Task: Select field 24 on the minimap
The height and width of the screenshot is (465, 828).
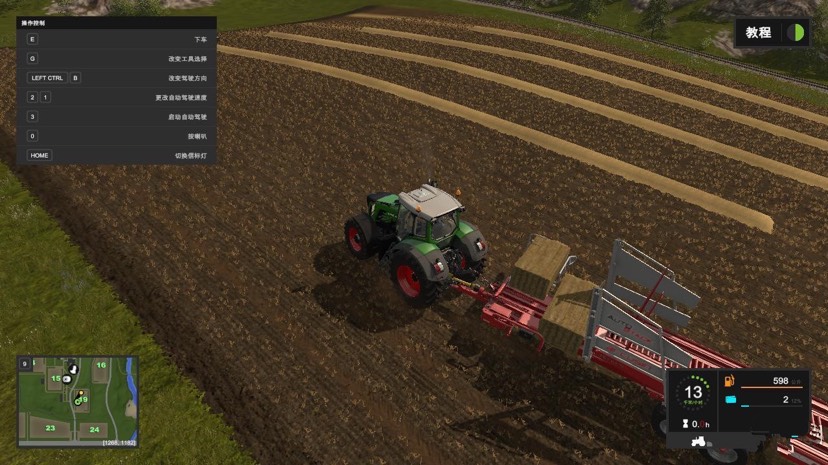Action: (x=94, y=430)
